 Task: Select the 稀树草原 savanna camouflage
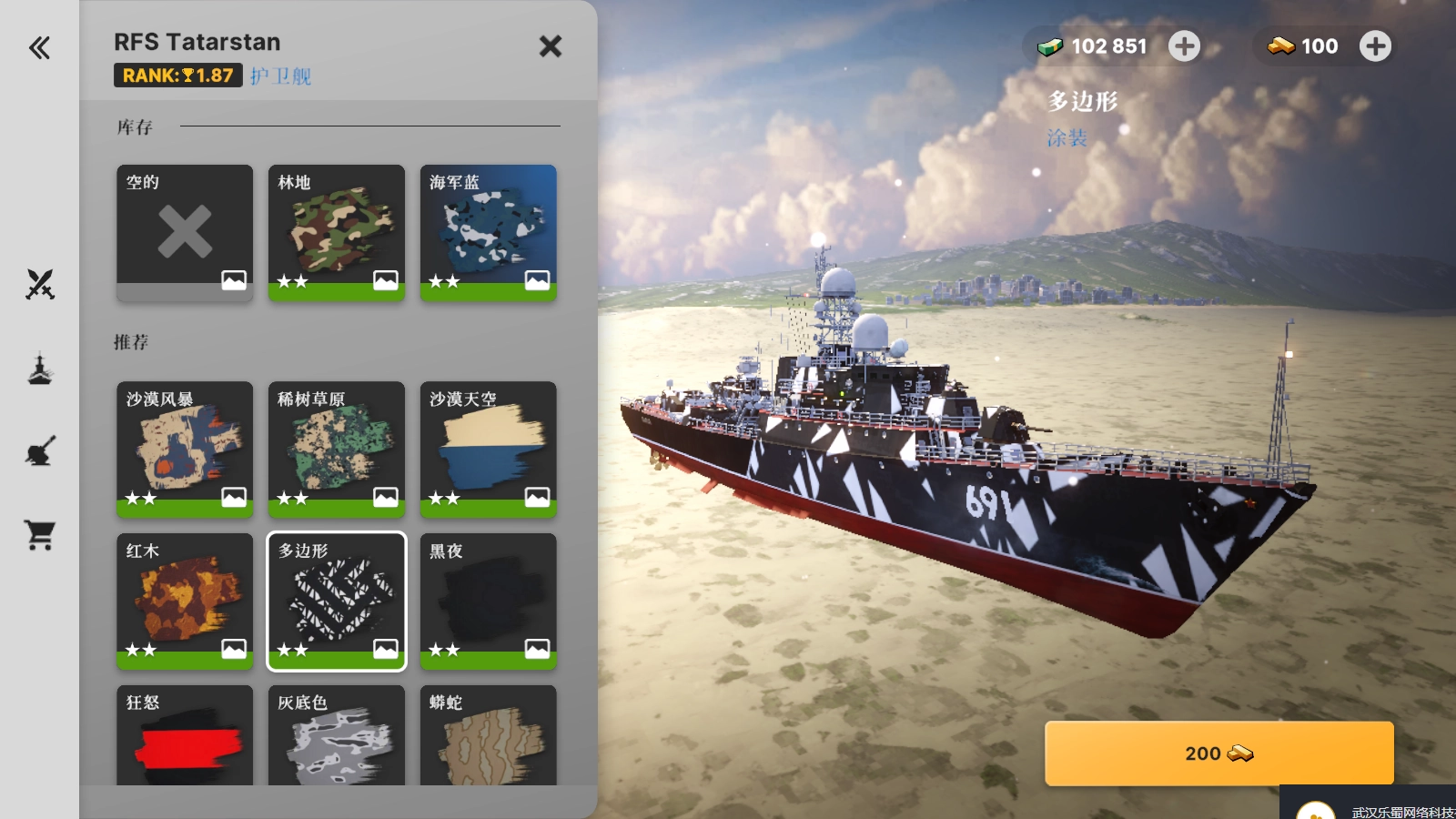pos(337,449)
